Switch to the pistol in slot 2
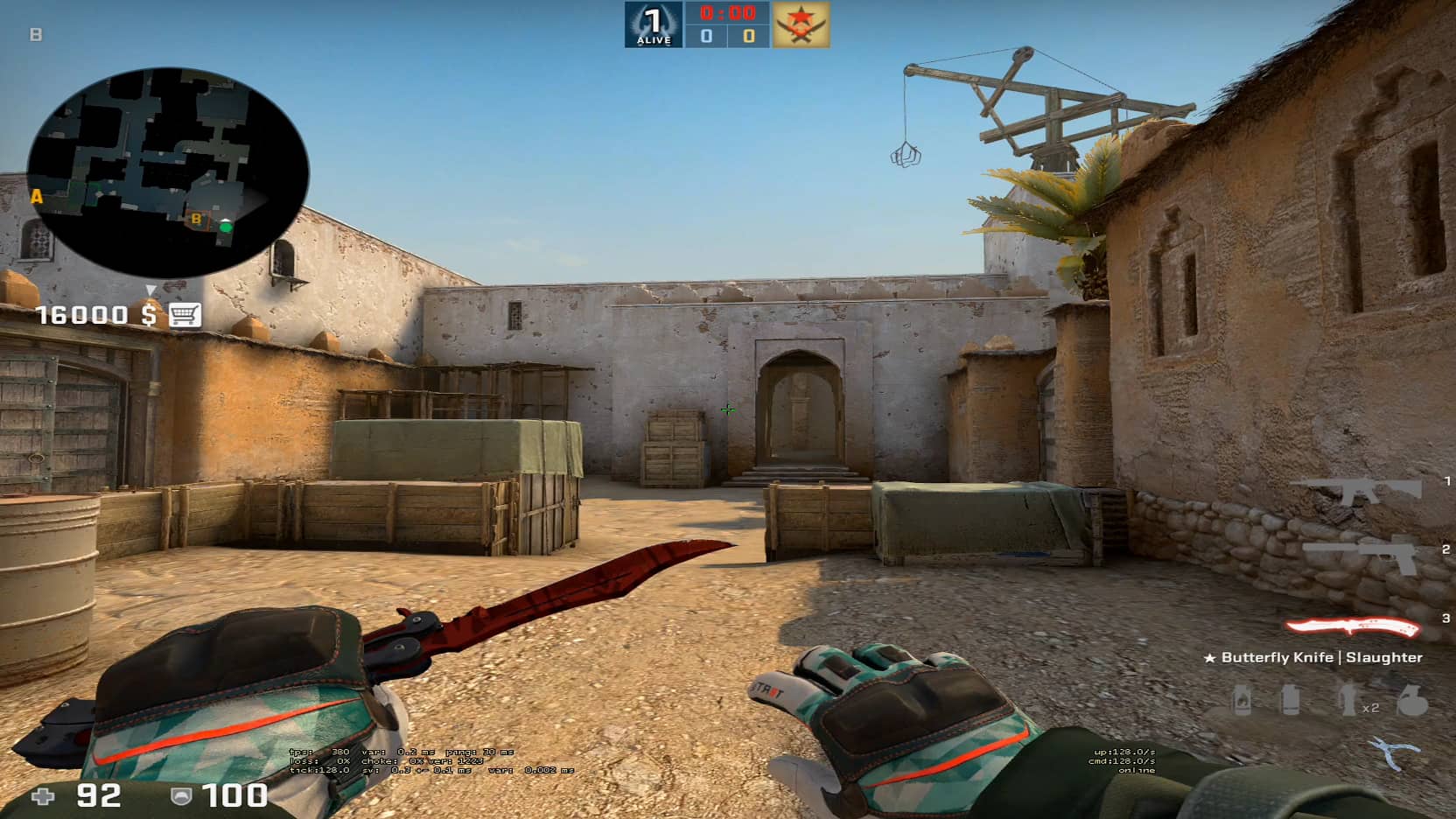Image resolution: width=1456 pixels, height=819 pixels. 1361,553
